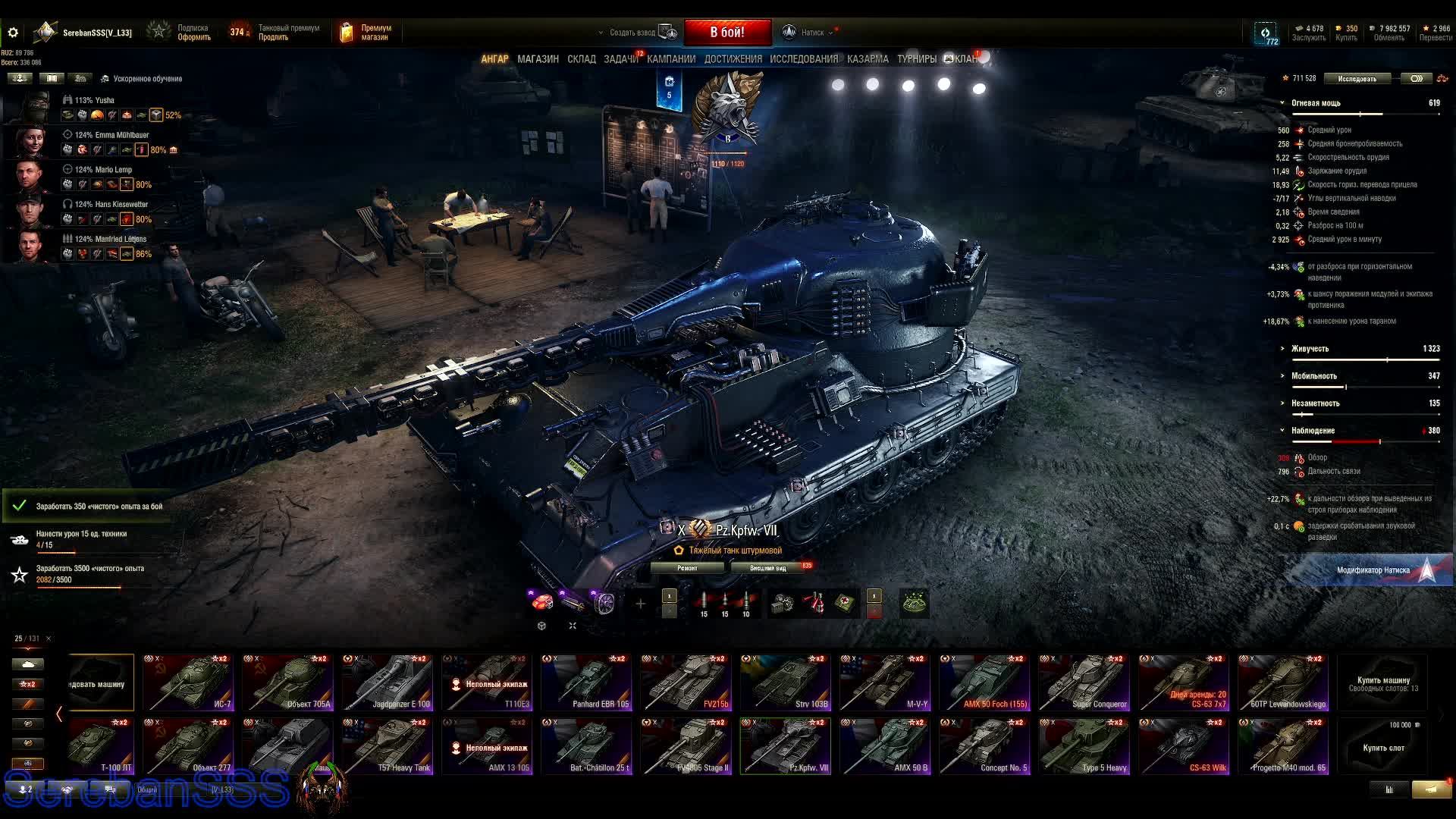Open the «Премиум магазин»
Viewport: 1456px width, 819px height.
click(x=368, y=33)
